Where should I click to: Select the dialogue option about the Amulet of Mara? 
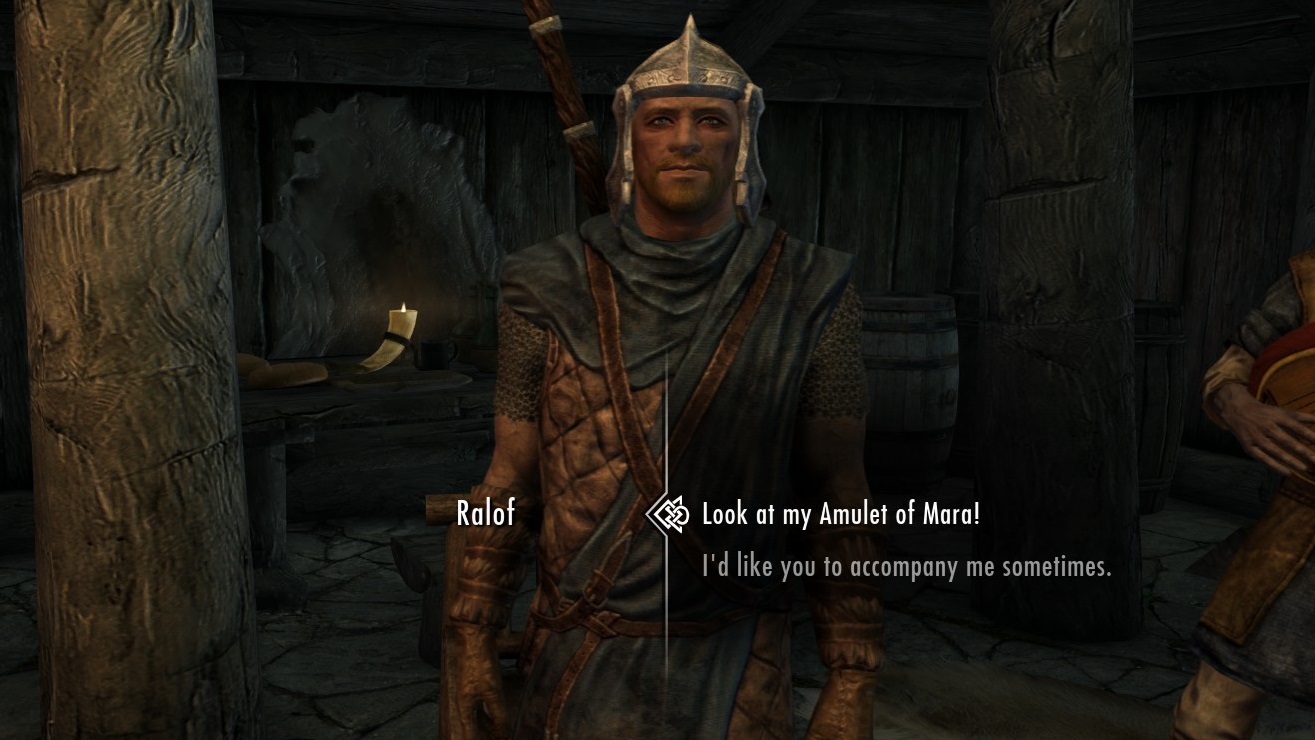click(840, 515)
